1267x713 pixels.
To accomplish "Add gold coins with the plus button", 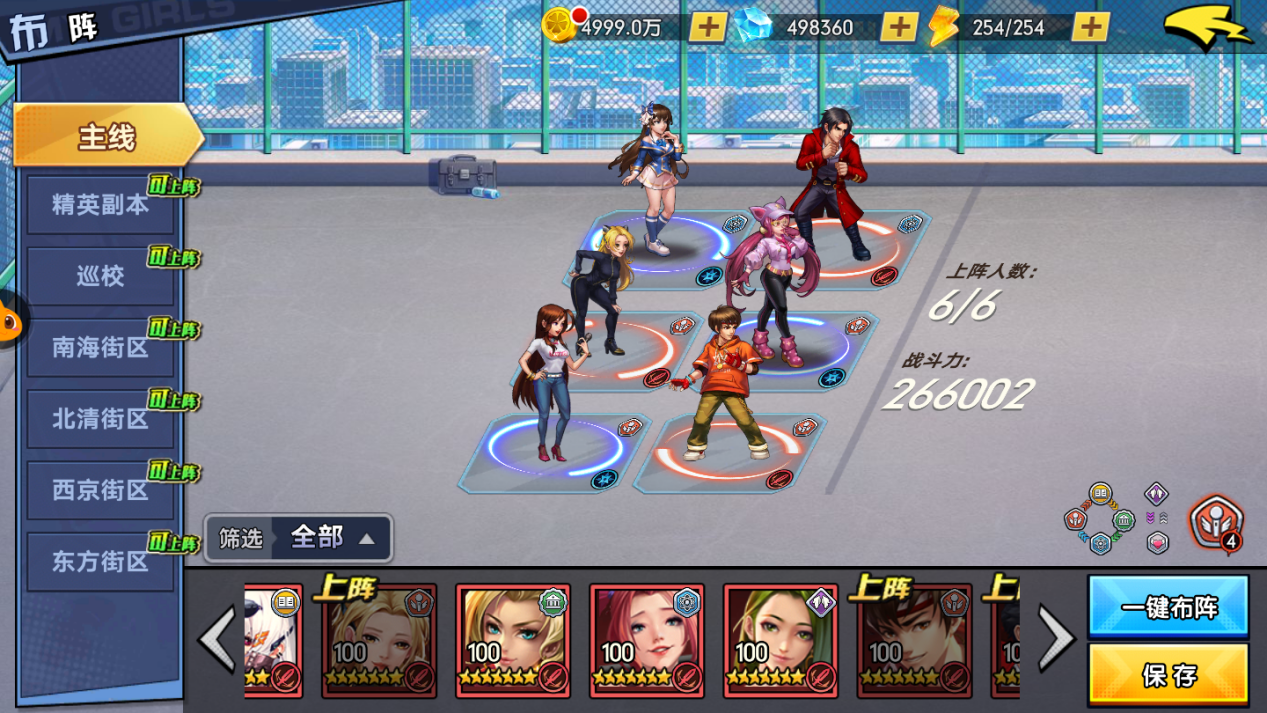I will pos(708,27).
